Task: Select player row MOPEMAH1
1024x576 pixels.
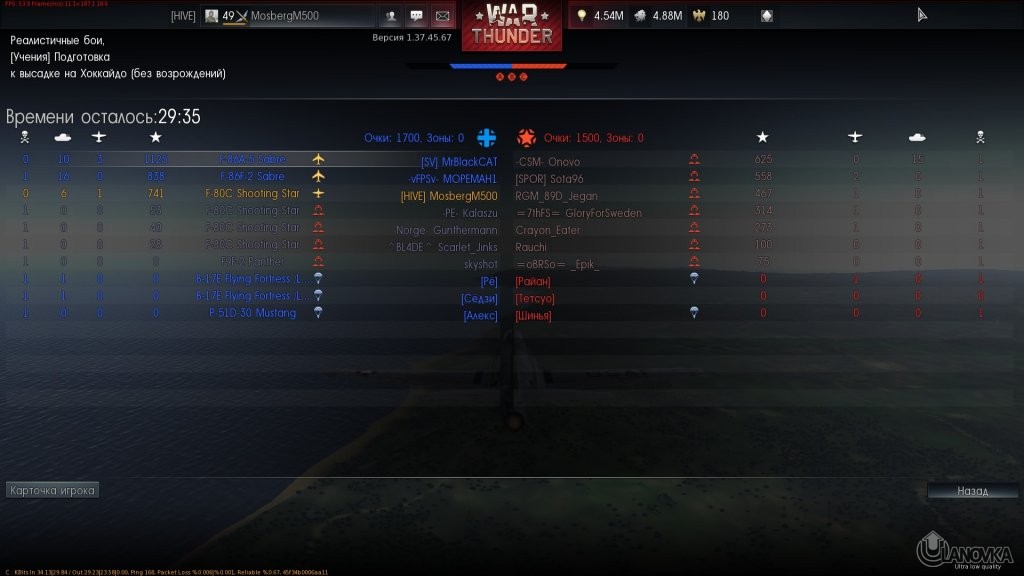Action: tap(460, 178)
